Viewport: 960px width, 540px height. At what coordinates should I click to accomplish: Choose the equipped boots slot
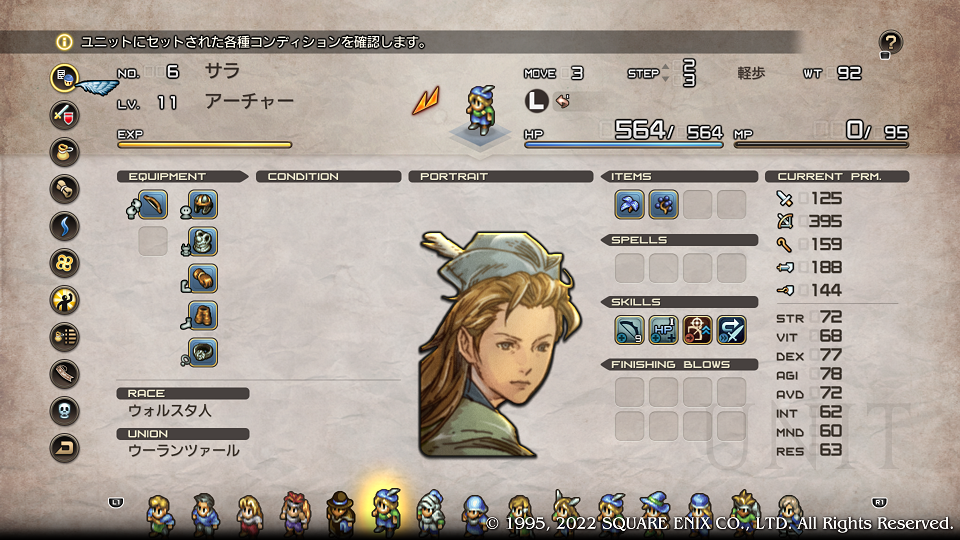click(203, 315)
